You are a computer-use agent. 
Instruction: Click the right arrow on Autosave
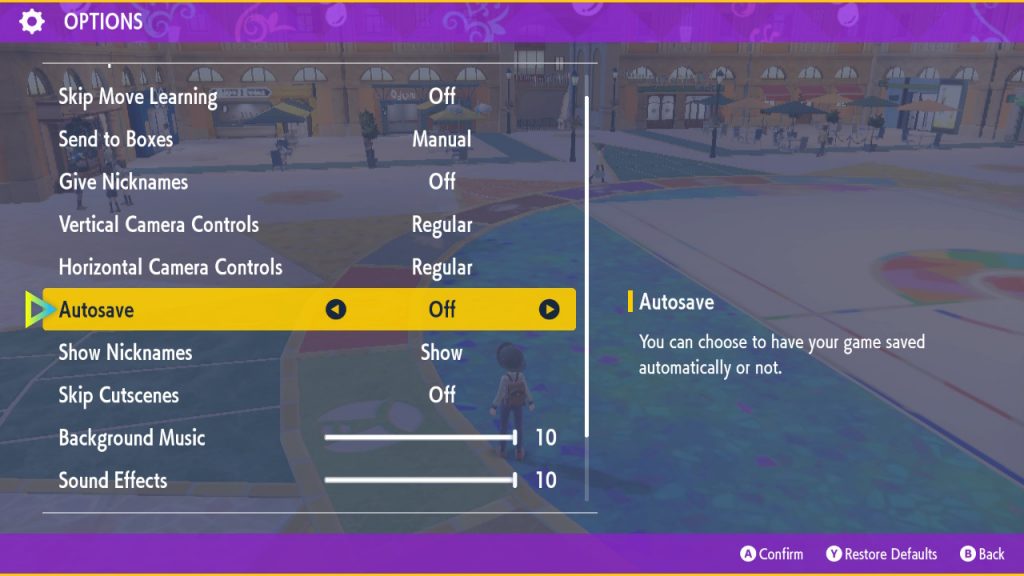[x=549, y=310]
